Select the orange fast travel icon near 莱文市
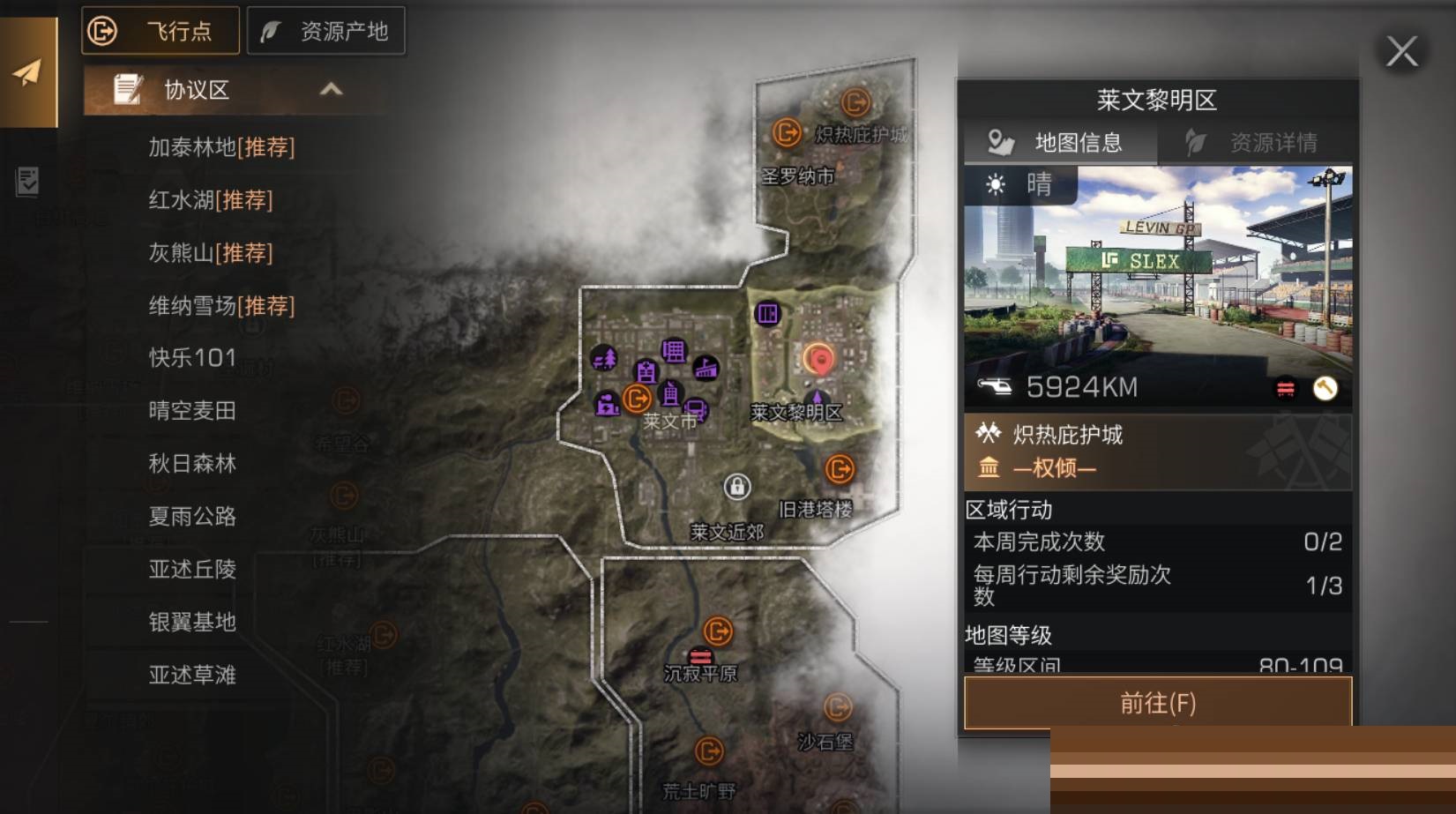 pos(637,399)
